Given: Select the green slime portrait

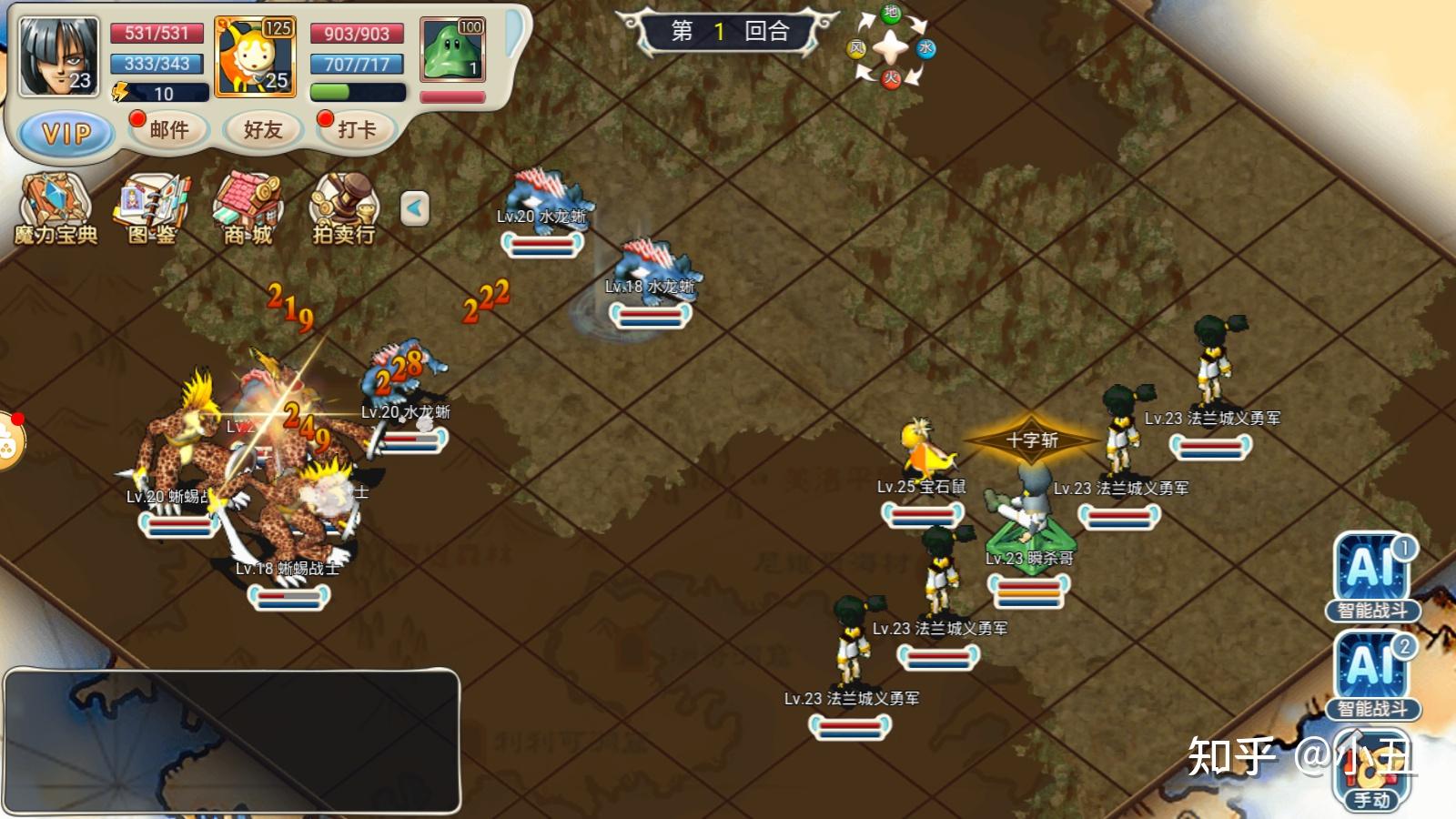Looking at the screenshot, I should click(x=452, y=50).
